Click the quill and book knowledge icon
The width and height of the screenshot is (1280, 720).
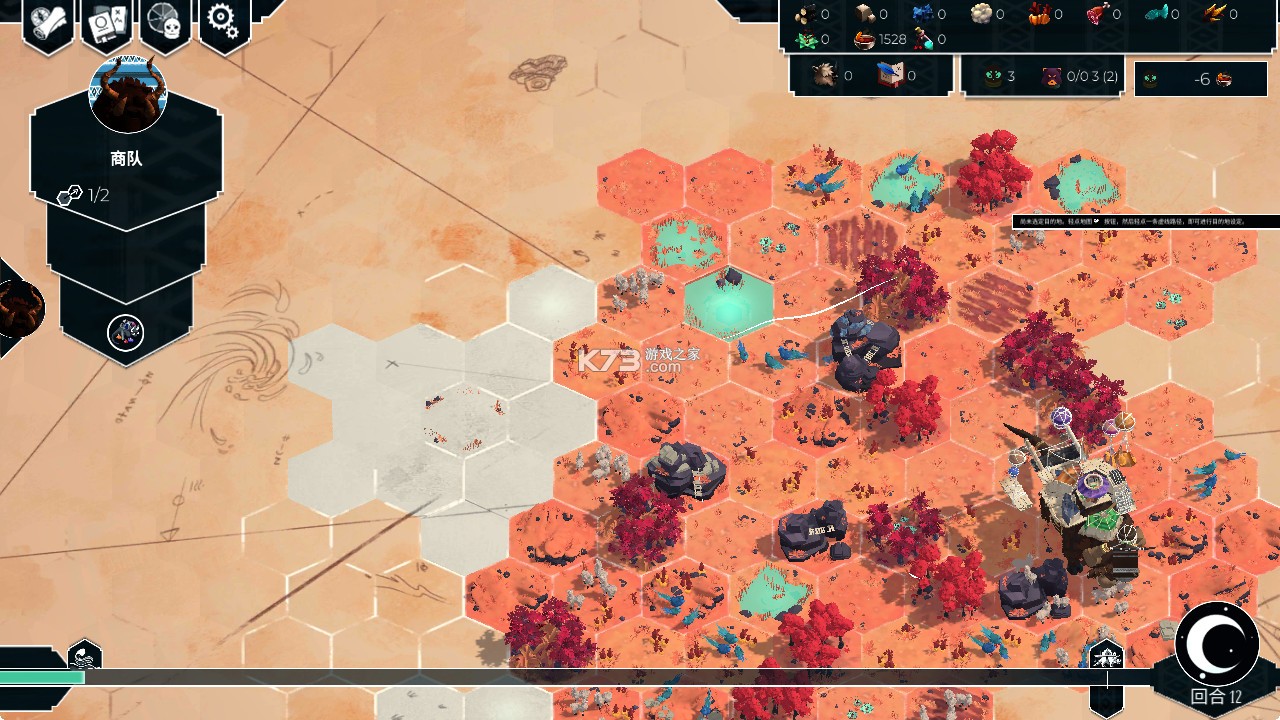[x=889, y=76]
